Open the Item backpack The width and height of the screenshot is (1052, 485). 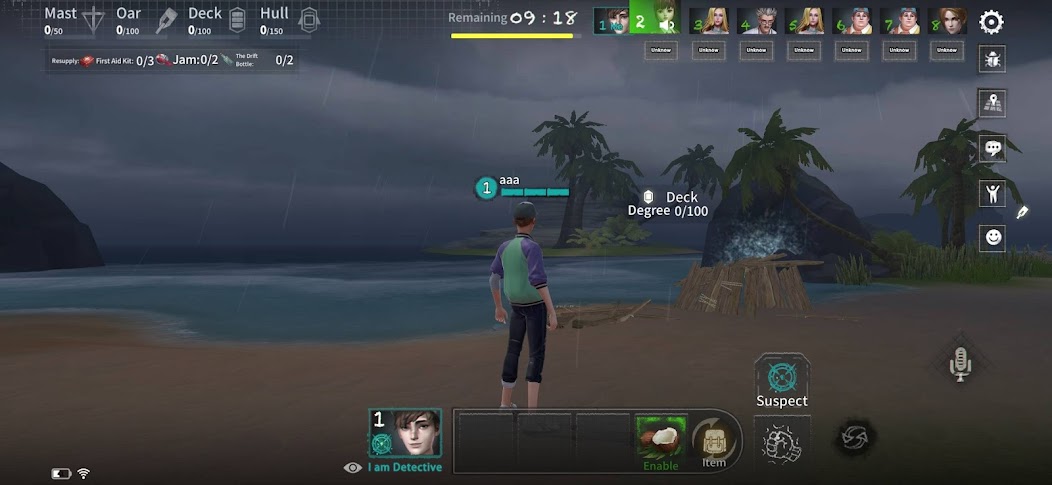714,440
